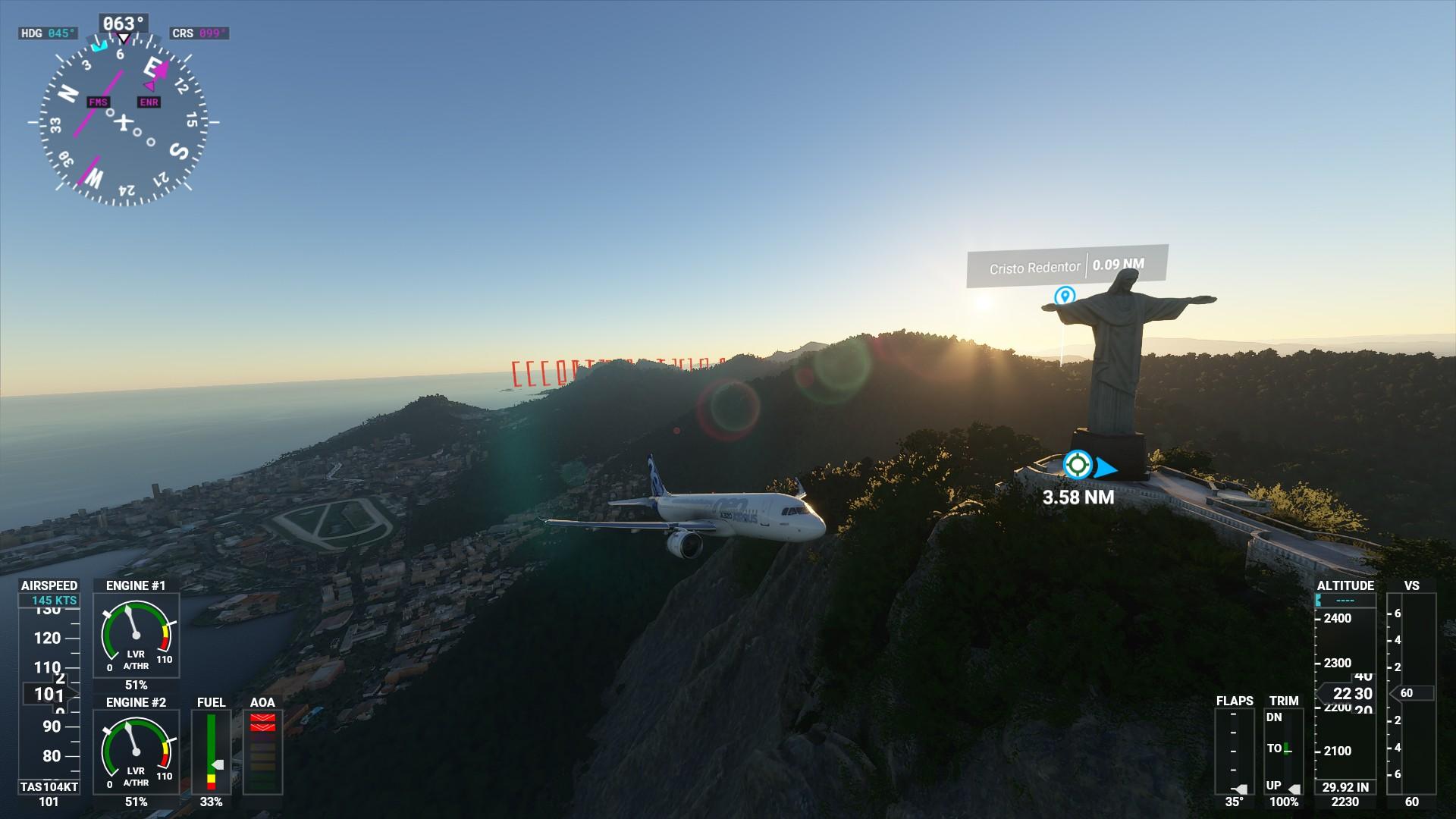
Task: Toggle the FMS navigation source label on the compass
Action: pyautogui.click(x=99, y=102)
